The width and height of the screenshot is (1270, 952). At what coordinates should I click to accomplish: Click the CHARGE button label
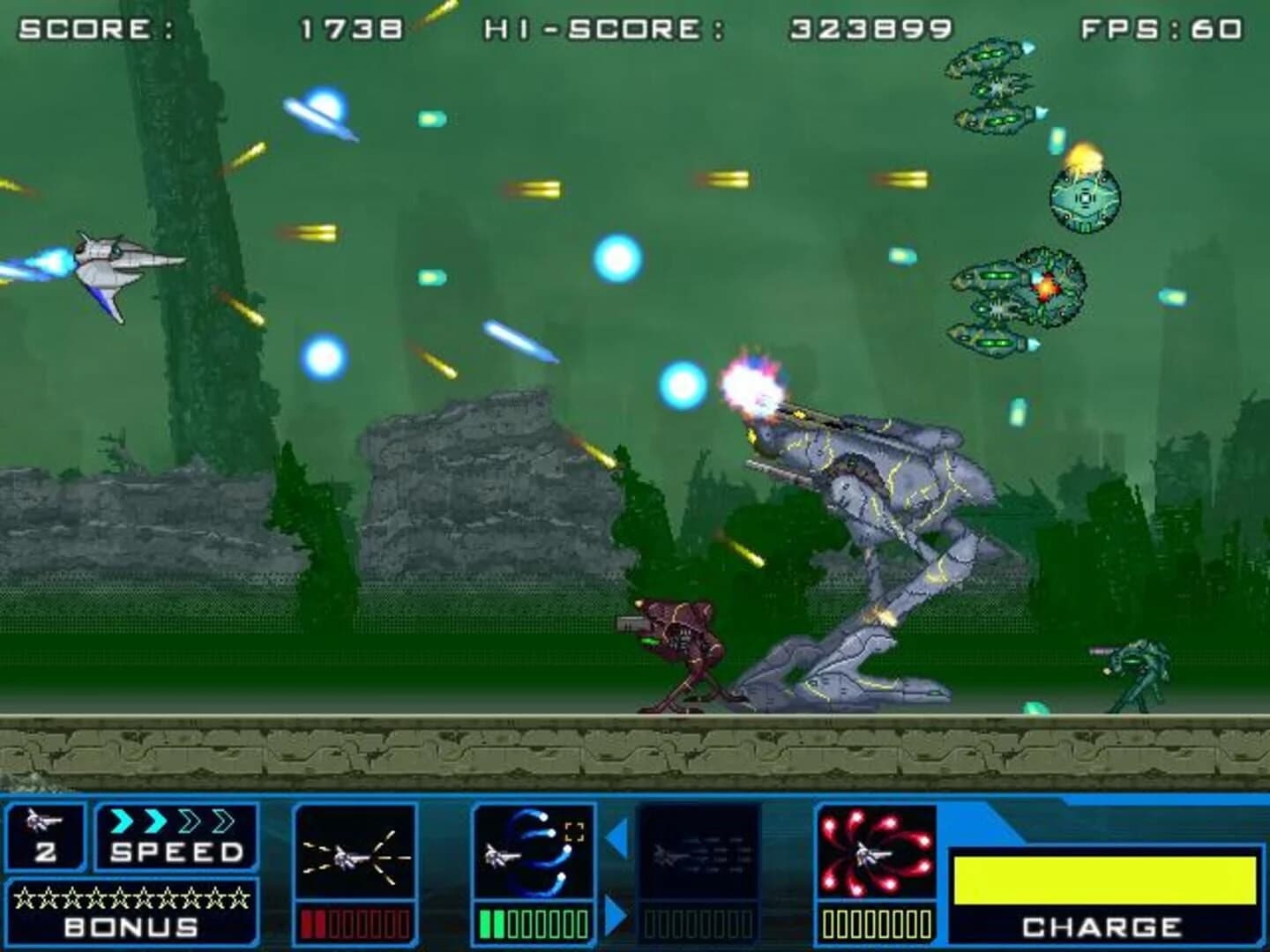(1101, 926)
